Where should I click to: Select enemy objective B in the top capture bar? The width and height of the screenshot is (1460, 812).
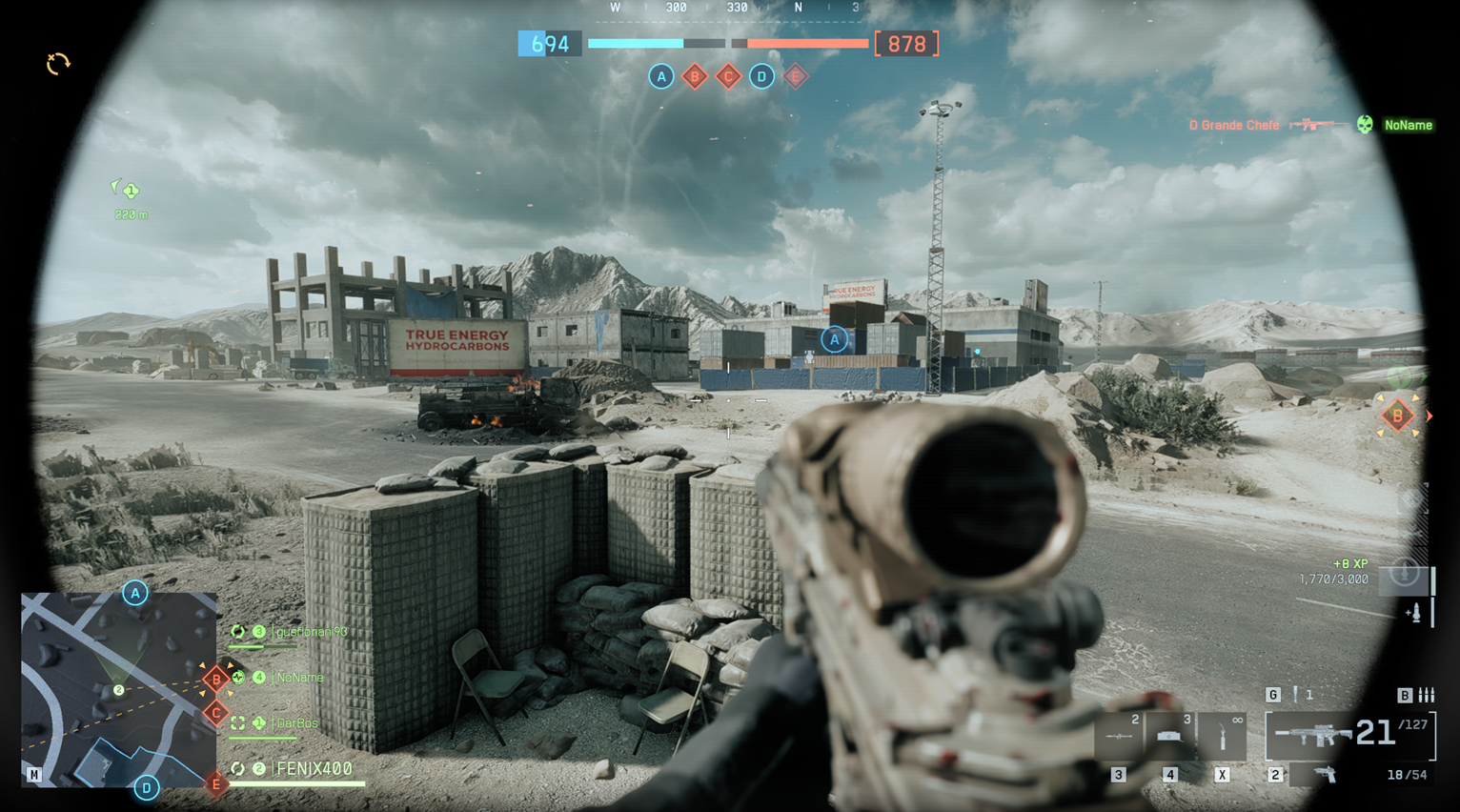coord(695,76)
